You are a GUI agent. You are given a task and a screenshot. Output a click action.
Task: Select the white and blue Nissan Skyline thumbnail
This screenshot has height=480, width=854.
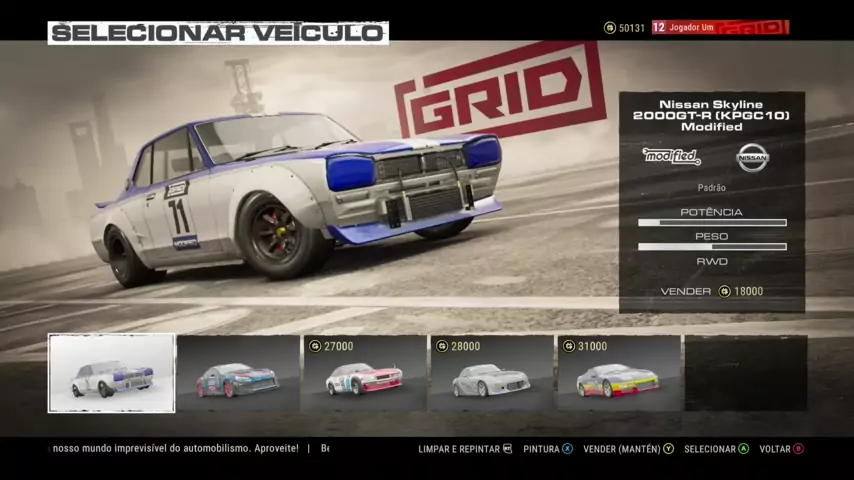click(x=111, y=373)
